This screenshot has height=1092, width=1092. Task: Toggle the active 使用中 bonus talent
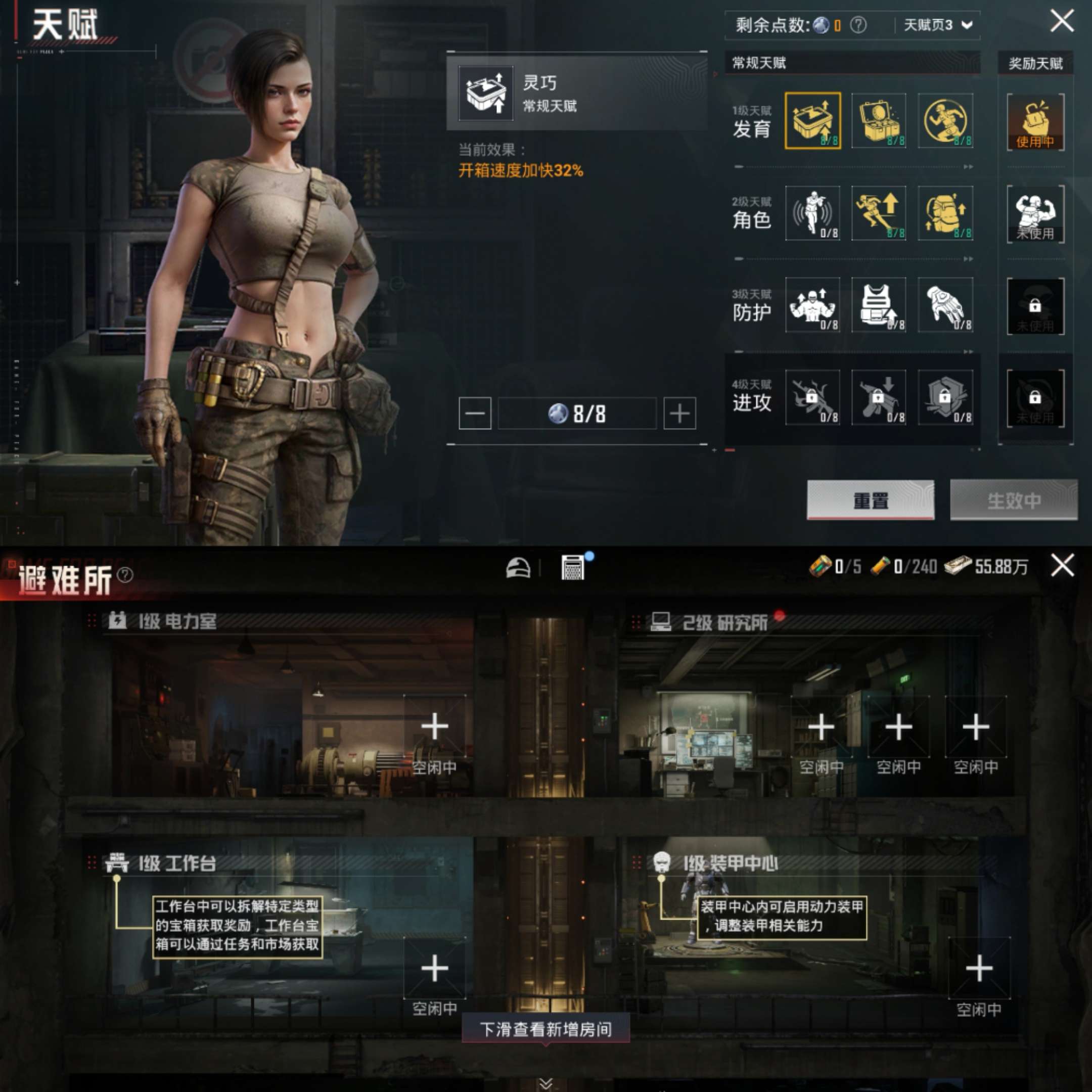1034,121
